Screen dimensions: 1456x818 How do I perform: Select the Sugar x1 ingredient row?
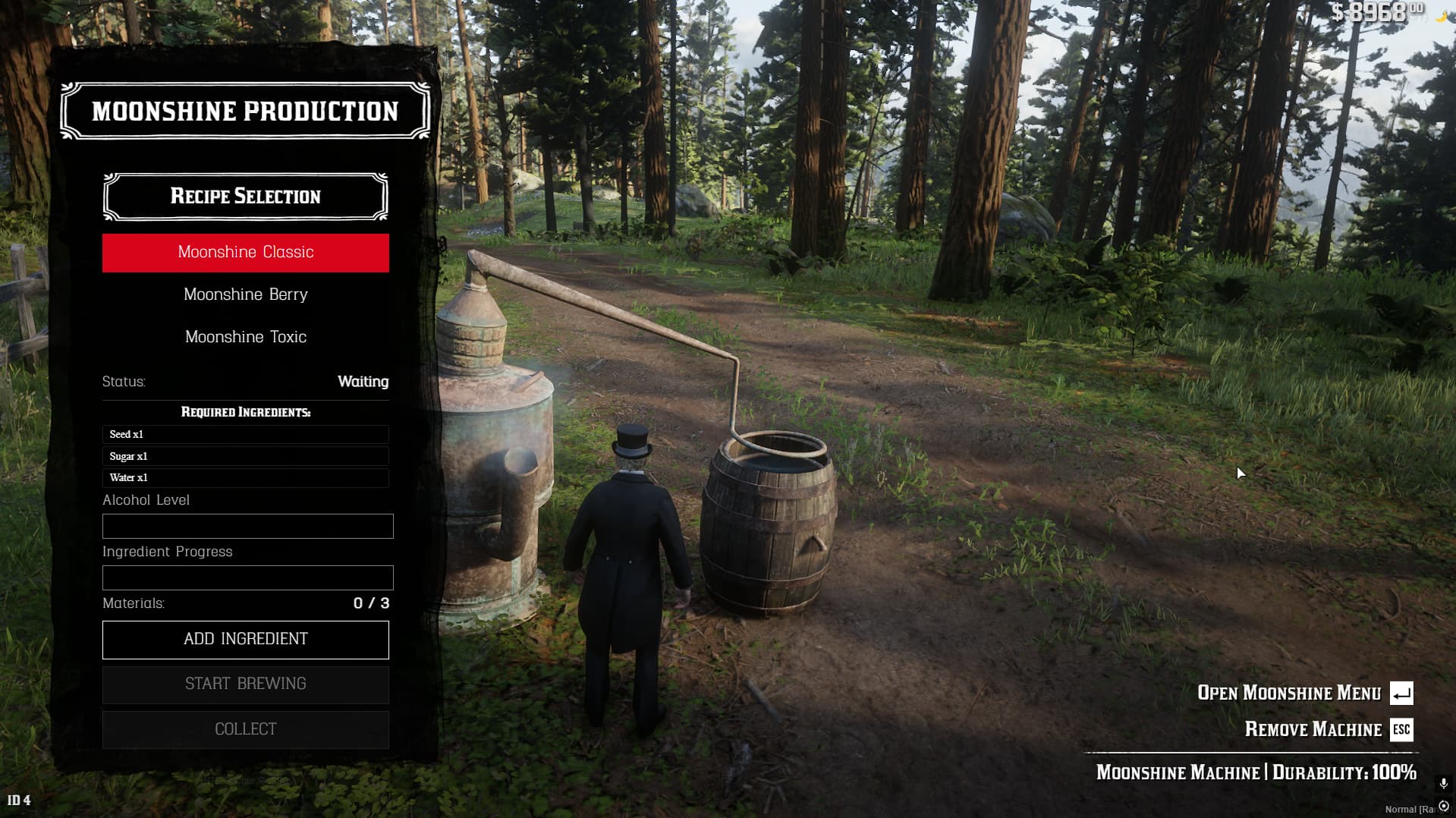(245, 456)
